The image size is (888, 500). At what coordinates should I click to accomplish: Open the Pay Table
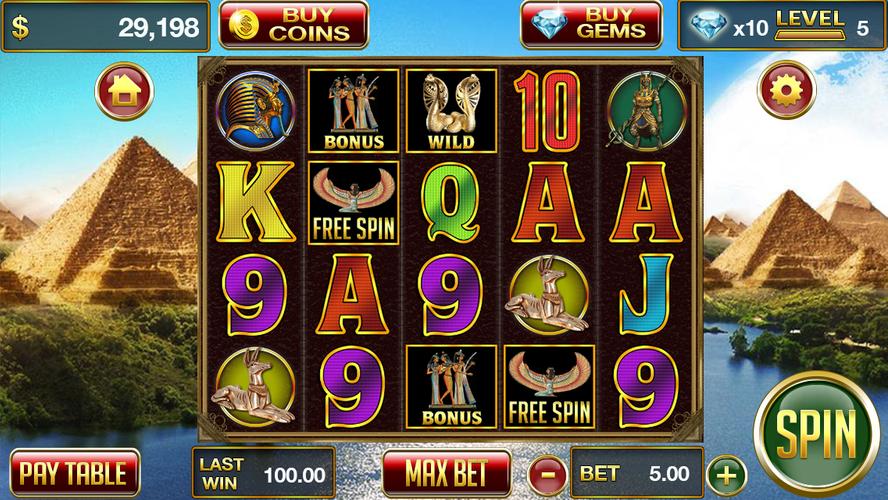pos(74,472)
